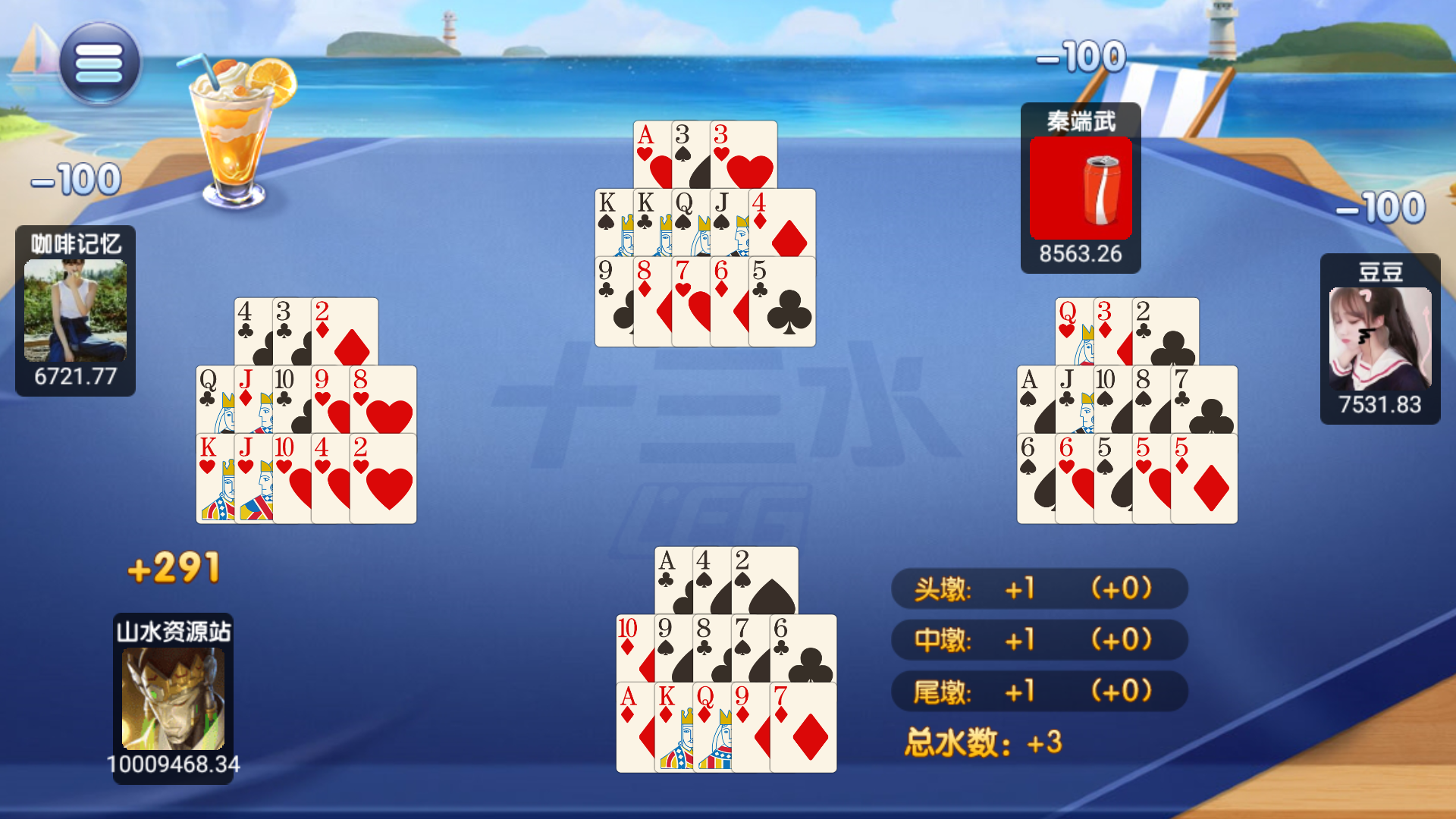Click the 中墩 result bar

pyautogui.click(x=1039, y=640)
